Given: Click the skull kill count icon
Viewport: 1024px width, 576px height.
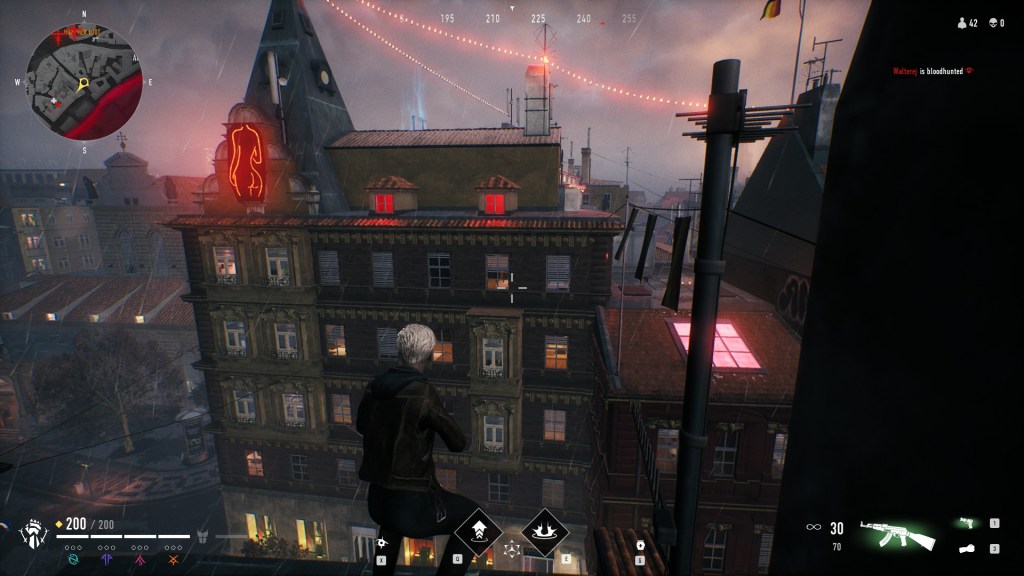Looking at the screenshot, I should (x=992, y=22).
